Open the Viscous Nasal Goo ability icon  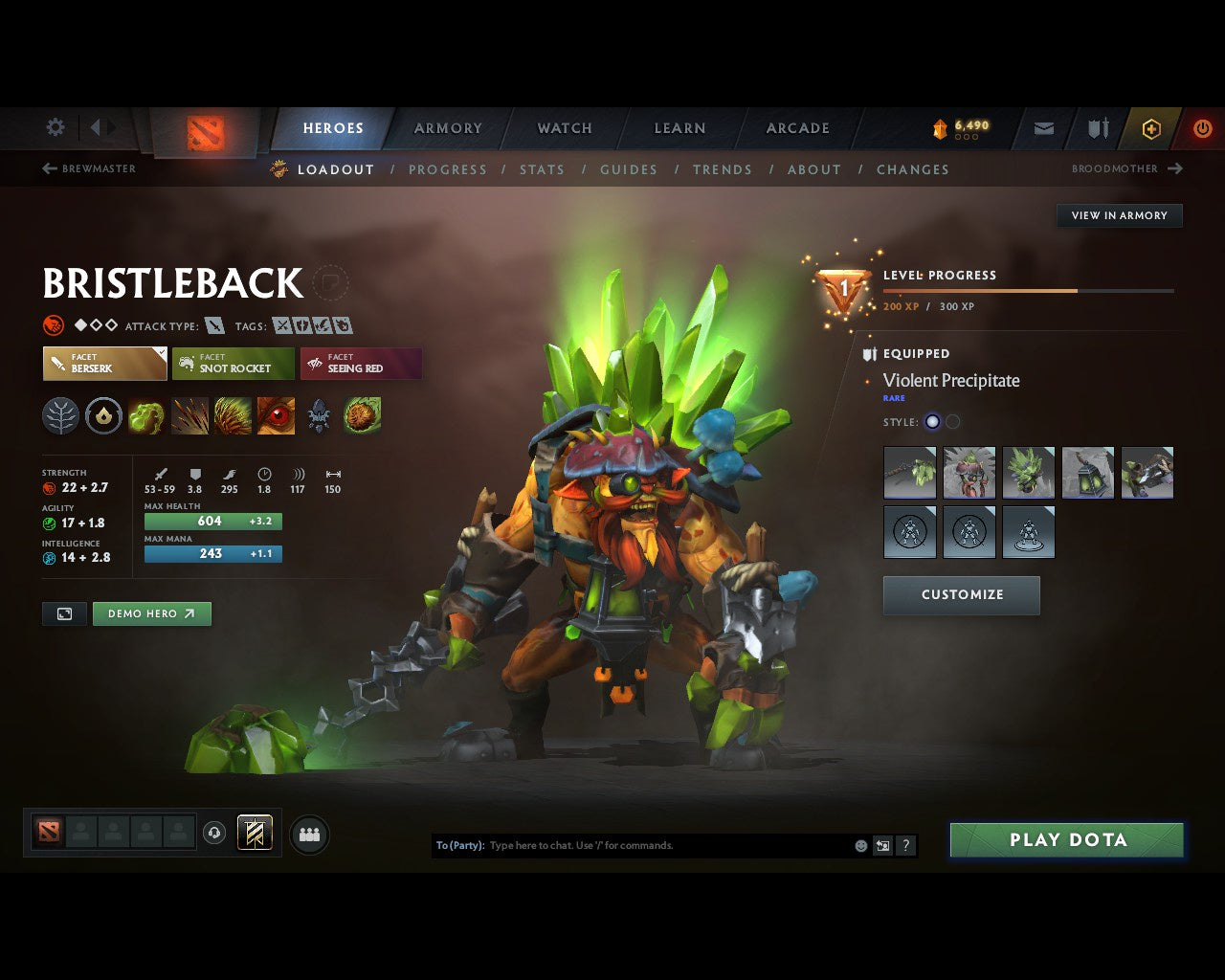(x=145, y=415)
